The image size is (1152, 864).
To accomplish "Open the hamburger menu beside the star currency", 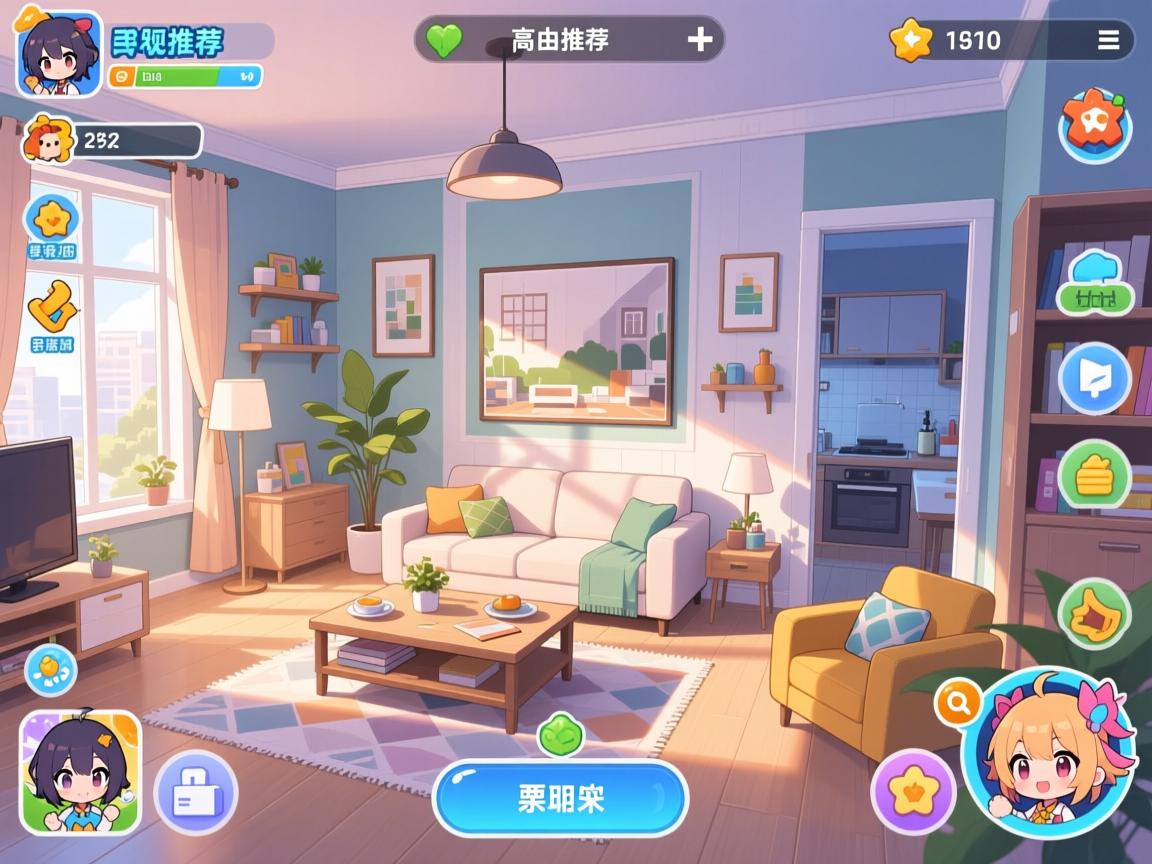I will (1108, 40).
